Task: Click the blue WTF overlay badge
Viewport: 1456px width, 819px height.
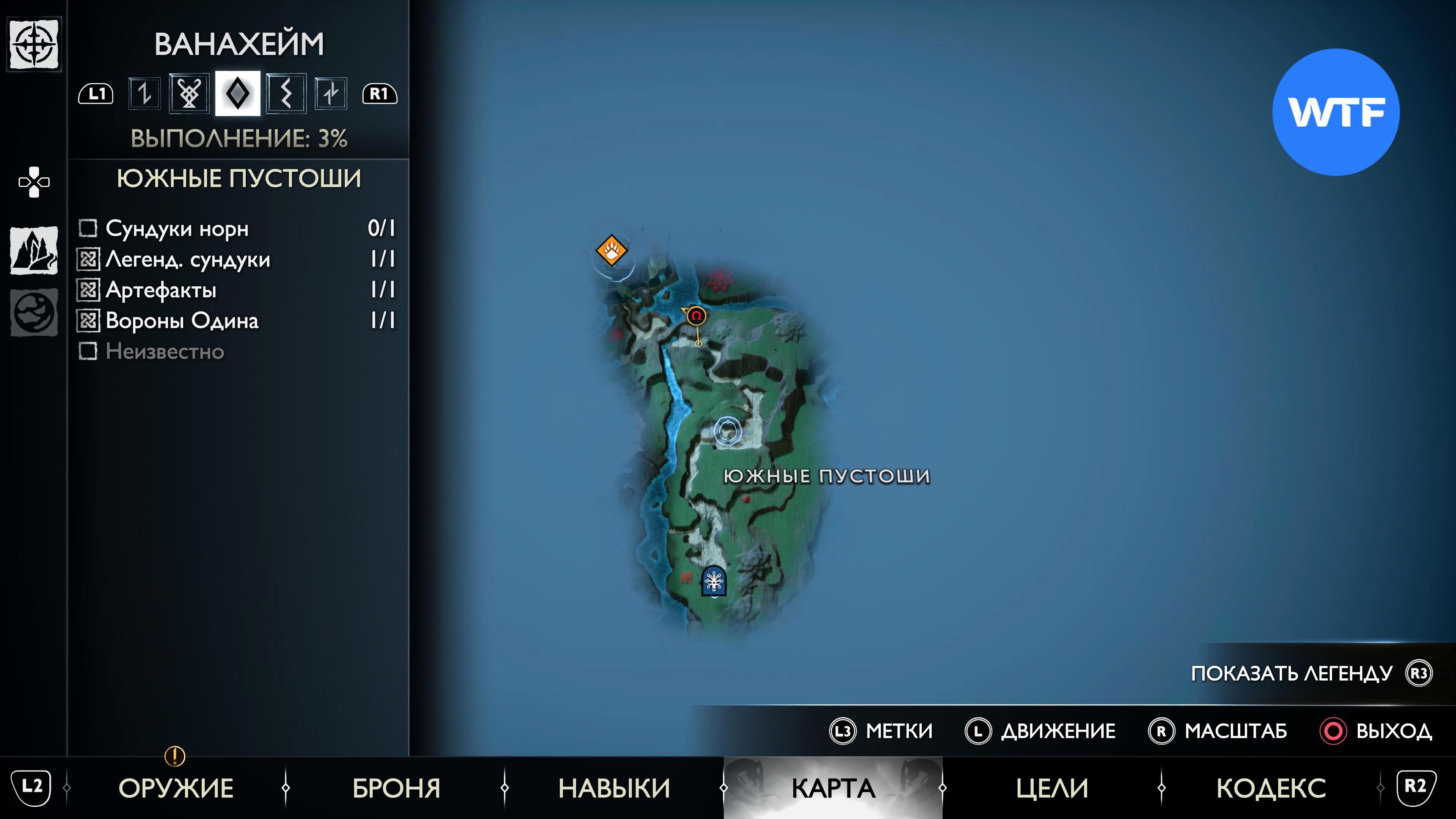Action: 1335,112
